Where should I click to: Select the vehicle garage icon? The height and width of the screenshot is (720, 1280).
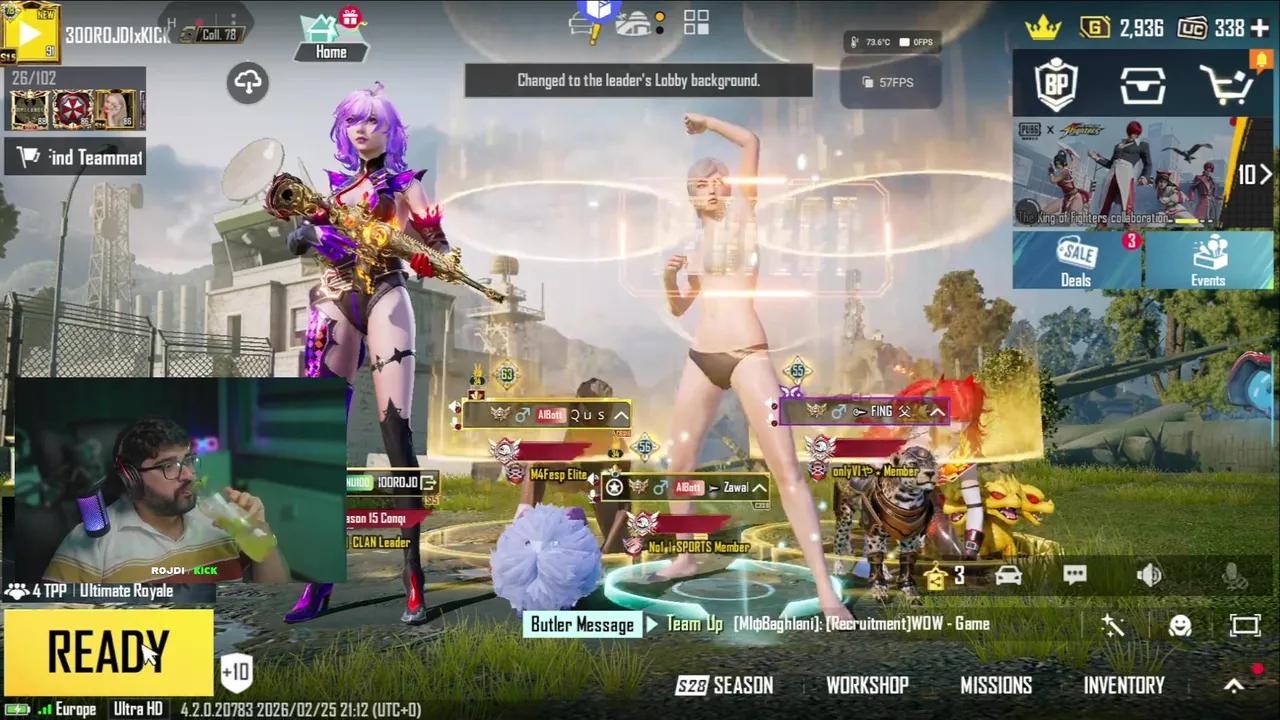(x=1008, y=574)
